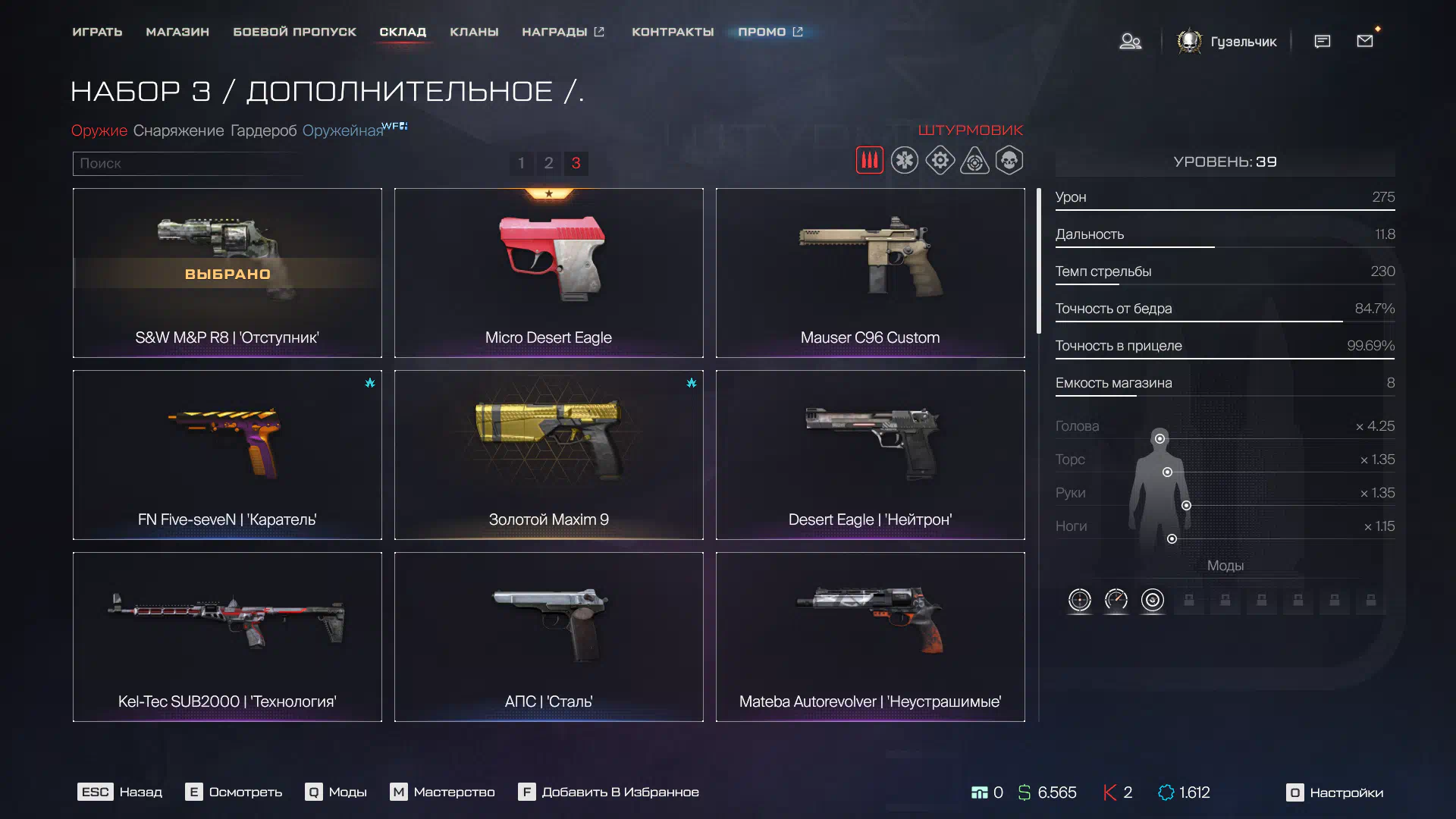Choose the Kel-Tec SUB2000 'Технология' tile
The image size is (1456, 819).
[x=227, y=637]
